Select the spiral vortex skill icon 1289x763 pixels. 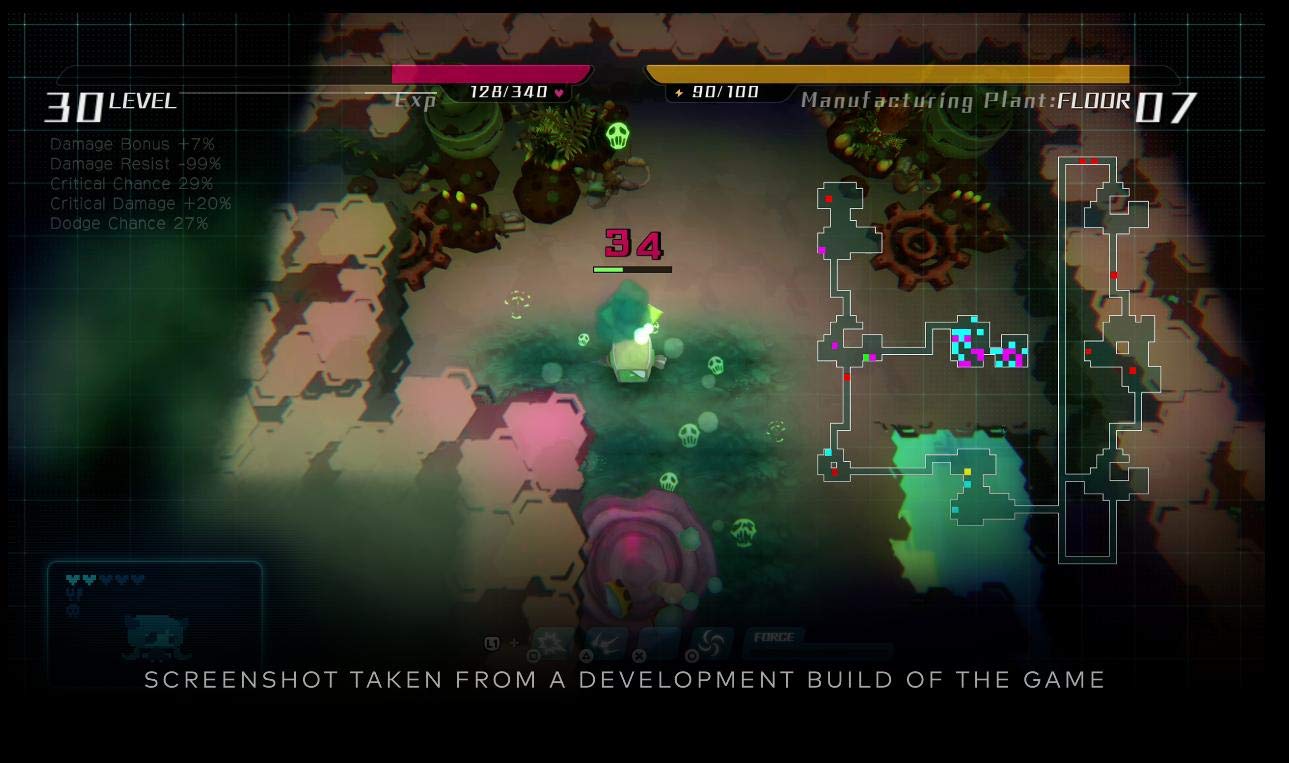pos(712,640)
